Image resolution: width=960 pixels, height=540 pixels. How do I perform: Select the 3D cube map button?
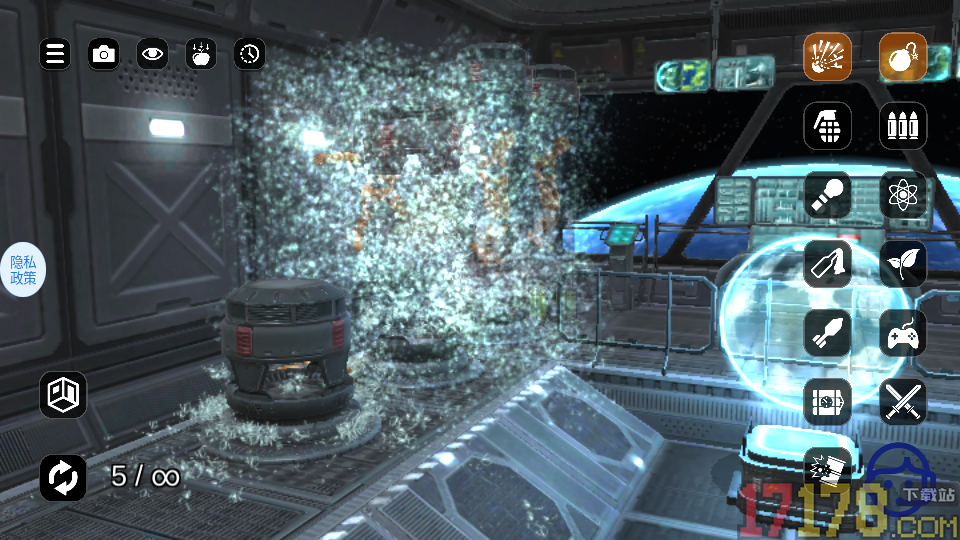pyautogui.click(x=63, y=395)
